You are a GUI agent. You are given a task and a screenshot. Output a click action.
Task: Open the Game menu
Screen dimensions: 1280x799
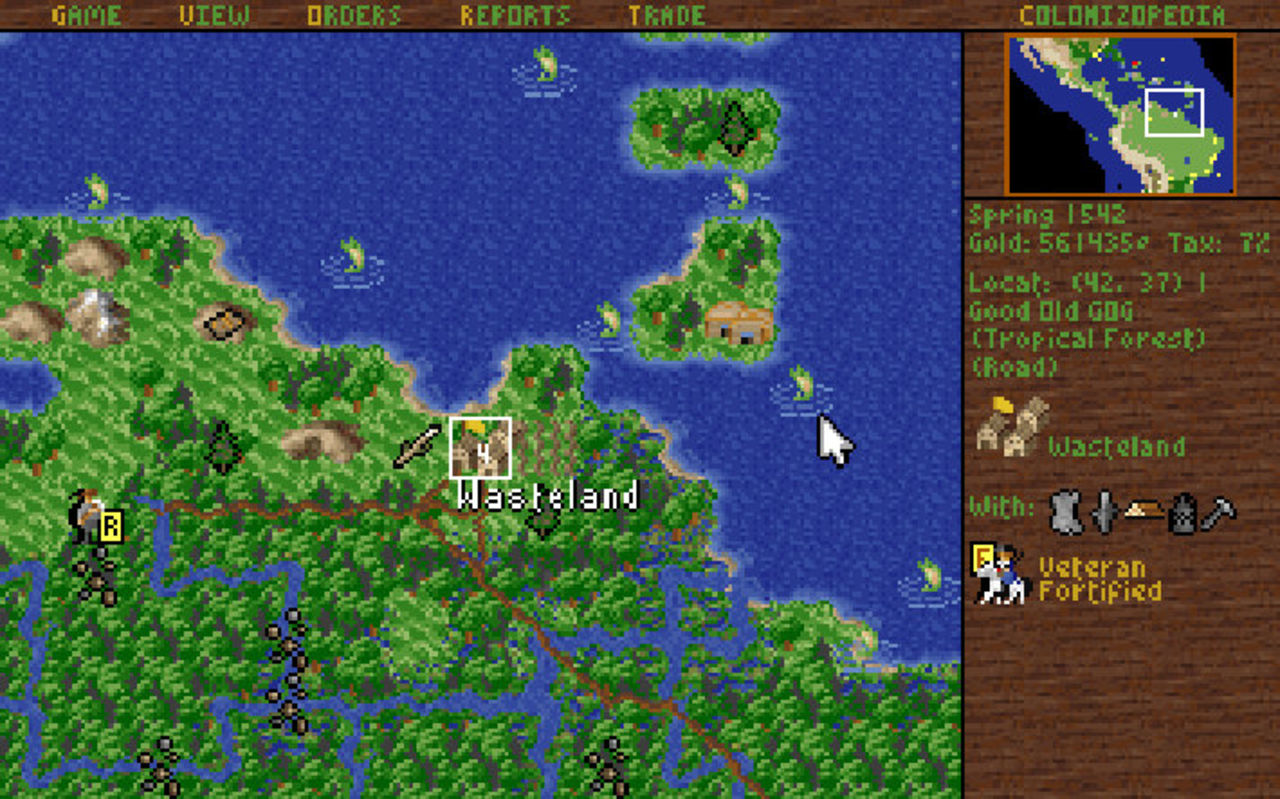point(86,15)
